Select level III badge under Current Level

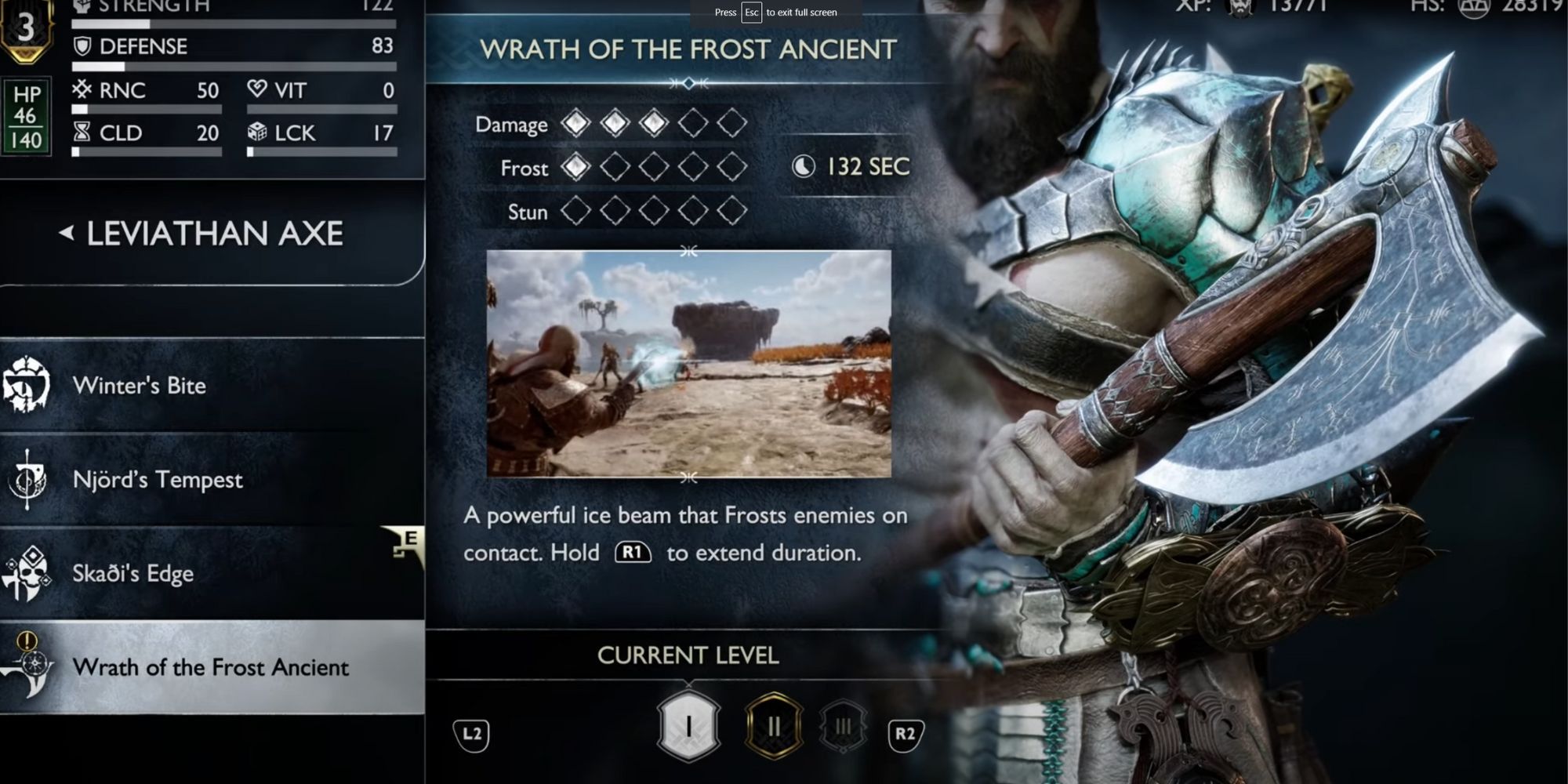tap(842, 727)
